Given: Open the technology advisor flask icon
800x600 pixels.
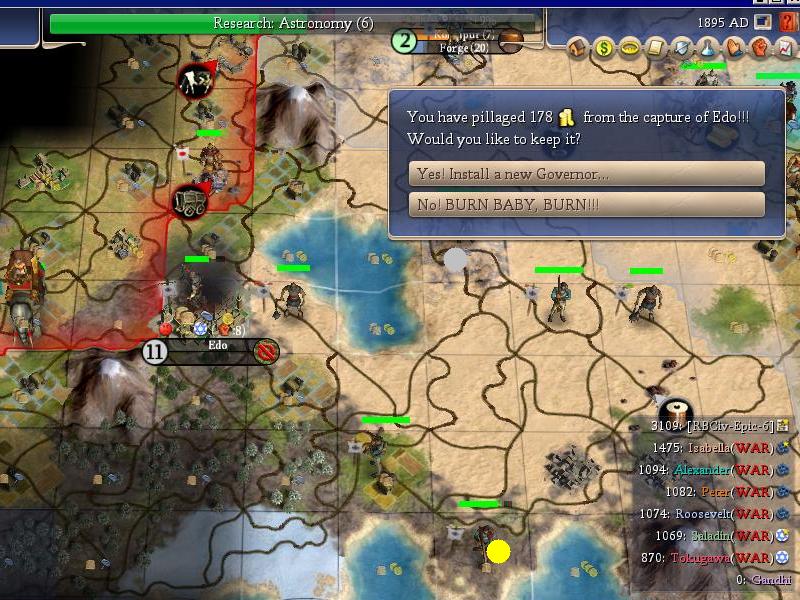Looking at the screenshot, I should pos(708,48).
